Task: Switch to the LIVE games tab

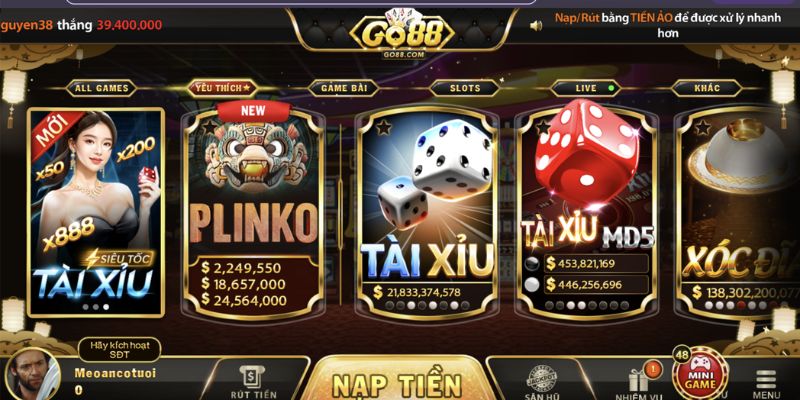Action: click(x=586, y=88)
